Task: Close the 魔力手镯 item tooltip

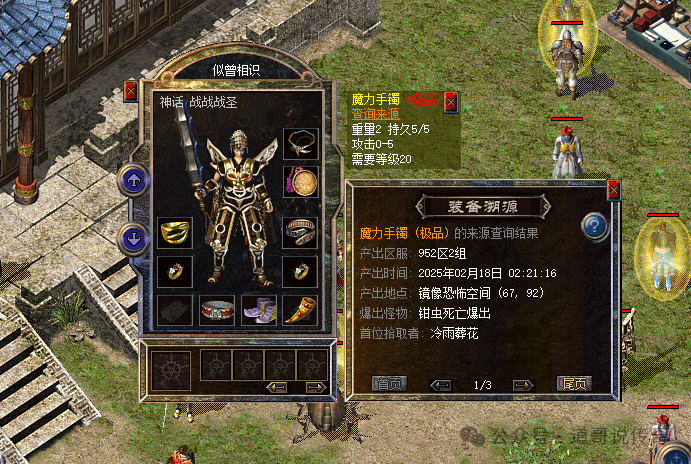Action: 450,101
